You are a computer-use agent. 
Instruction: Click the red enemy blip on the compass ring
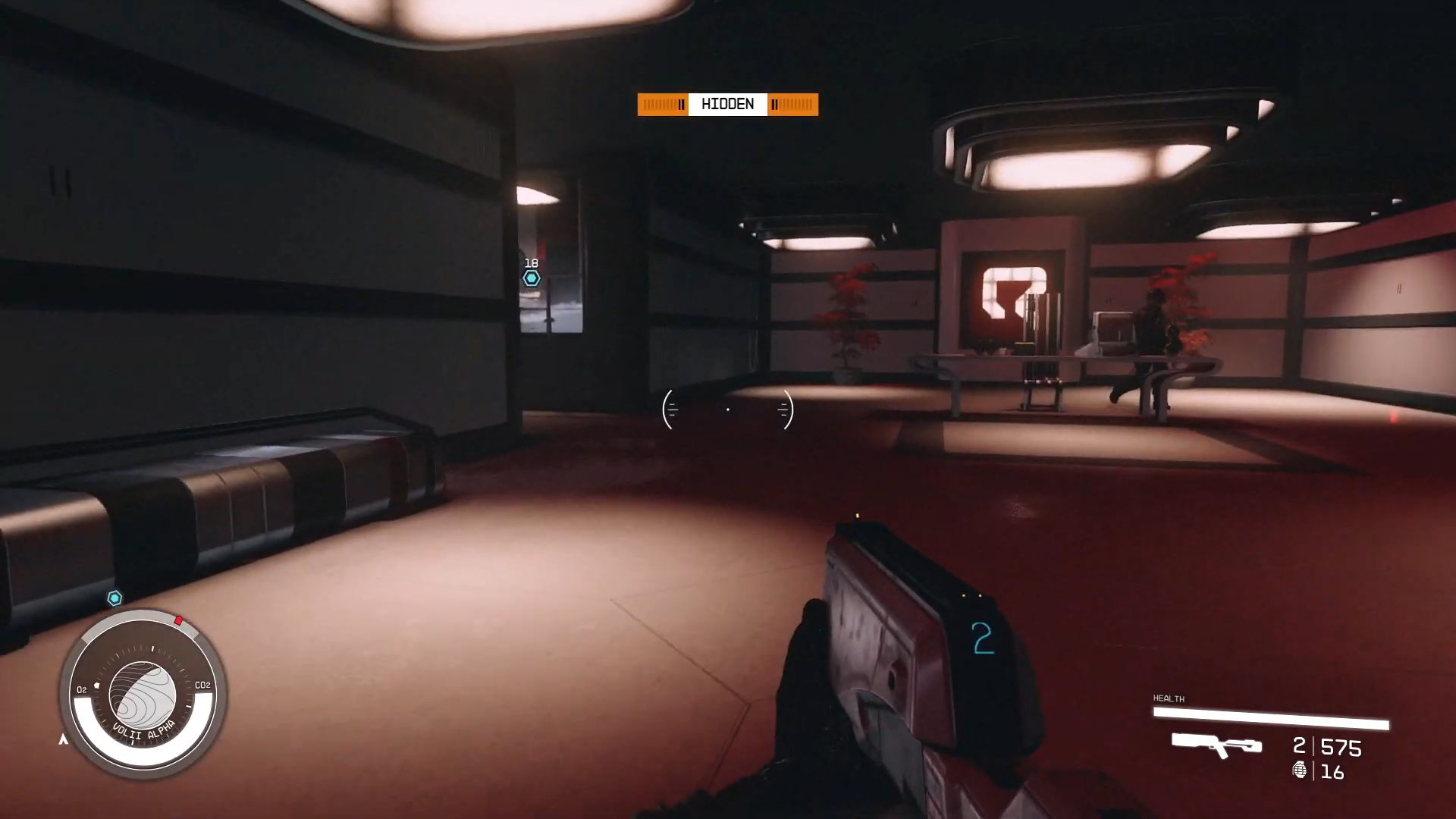pos(179,620)
